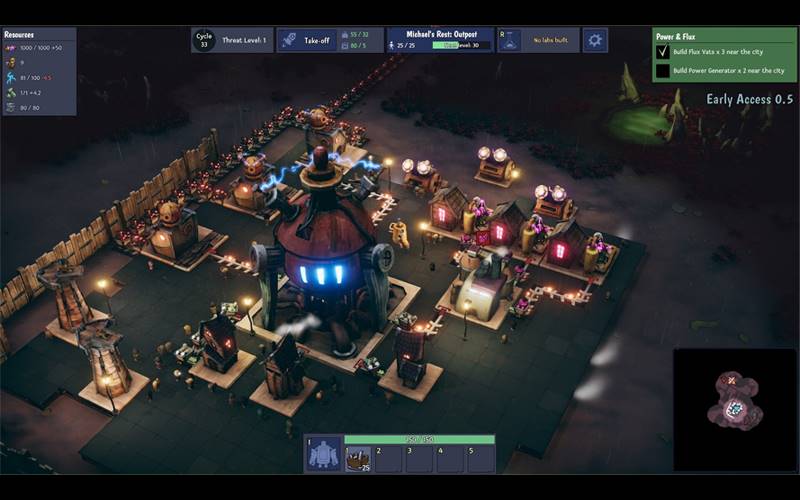Select the mech unit portrait
The height and width of the screenshot is (500, 800).
tap(324, 456)
